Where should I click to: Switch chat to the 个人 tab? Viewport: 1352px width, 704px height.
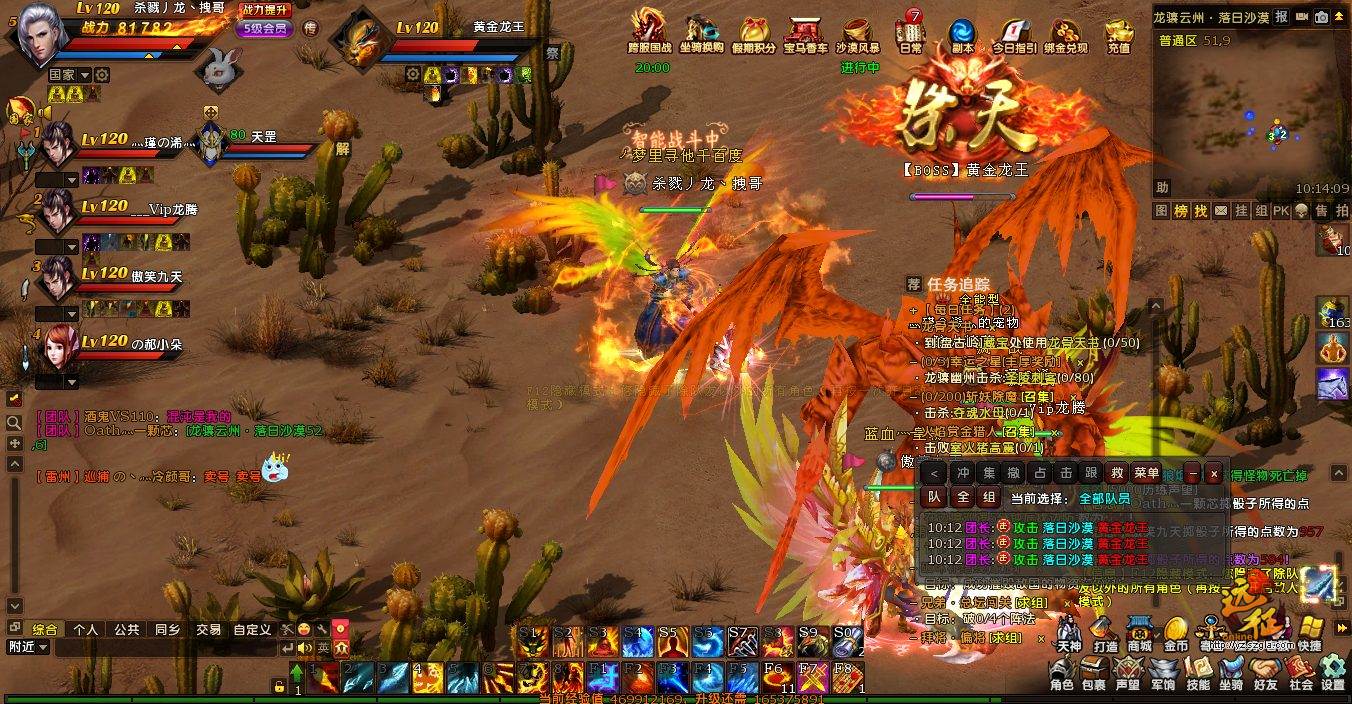tap(86, 630)
